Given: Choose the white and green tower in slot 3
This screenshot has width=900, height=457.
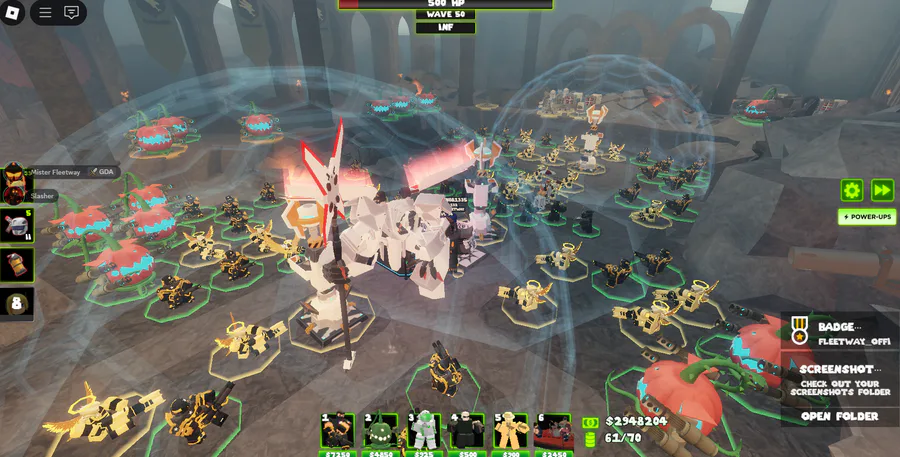Looking at the screenshot, I should 424,431.
